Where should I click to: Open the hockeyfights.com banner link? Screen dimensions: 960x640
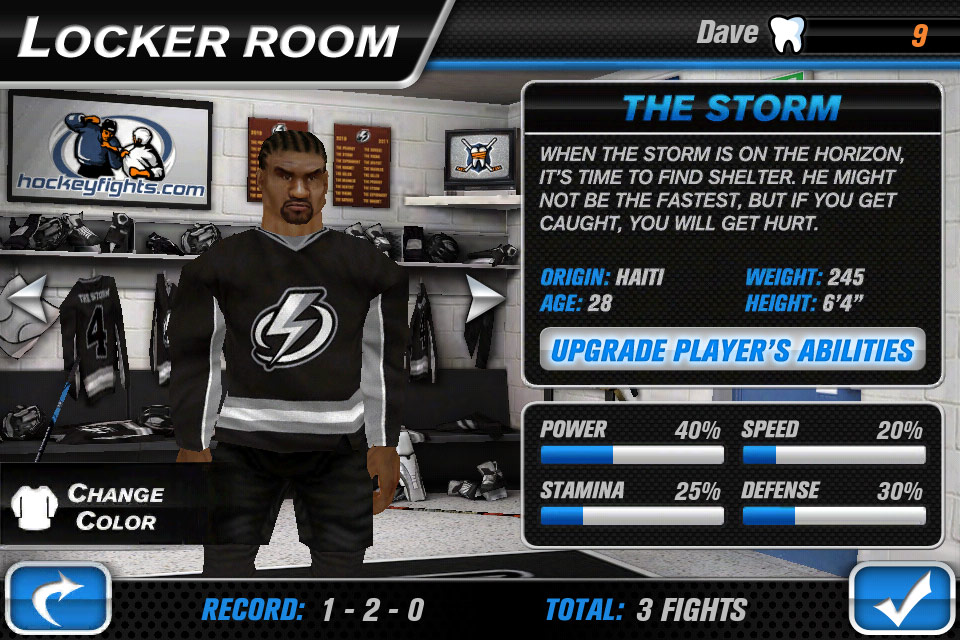pos(110,150)
